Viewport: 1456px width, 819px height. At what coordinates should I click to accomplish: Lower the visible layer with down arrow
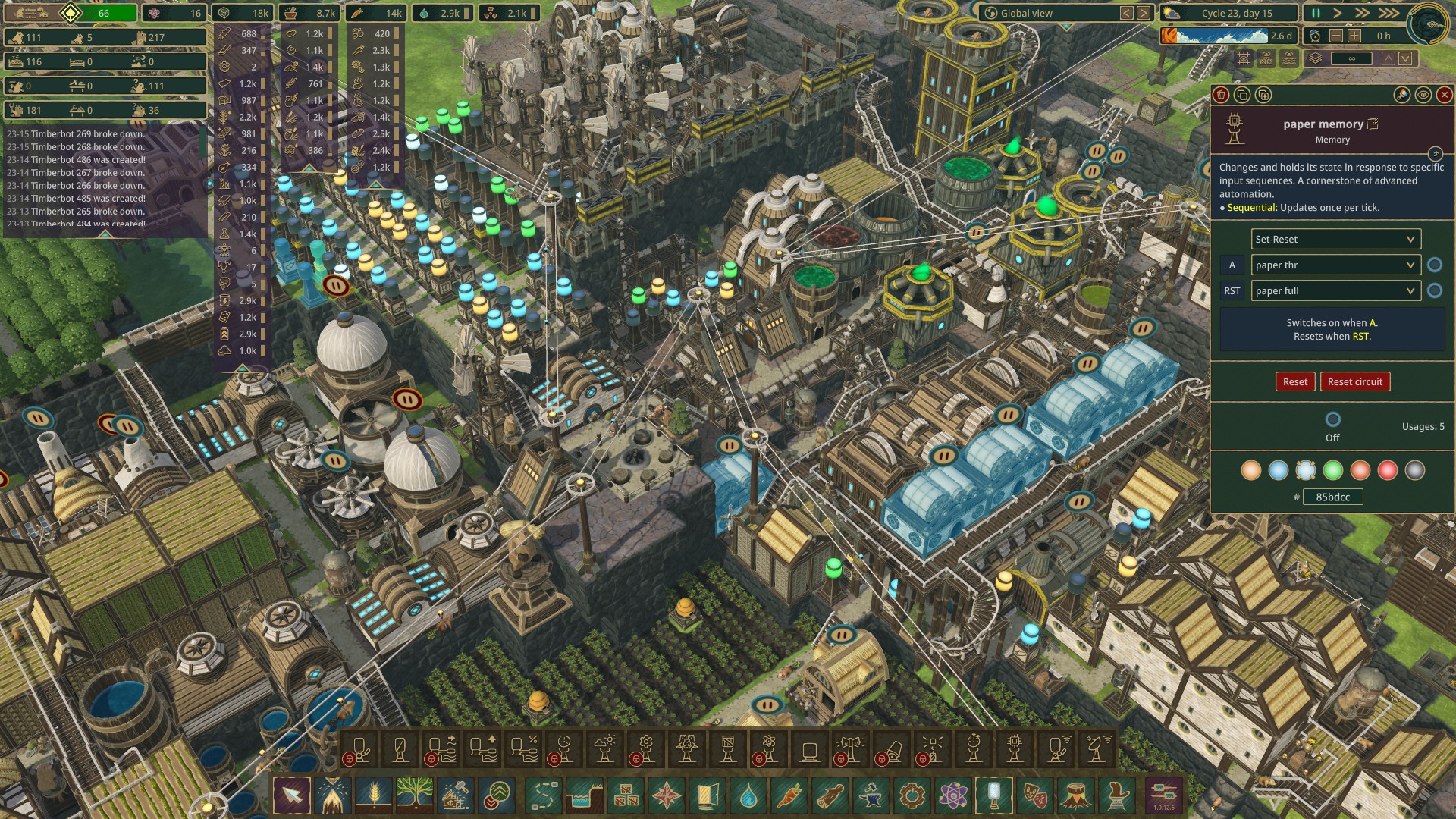[1405, 58]
